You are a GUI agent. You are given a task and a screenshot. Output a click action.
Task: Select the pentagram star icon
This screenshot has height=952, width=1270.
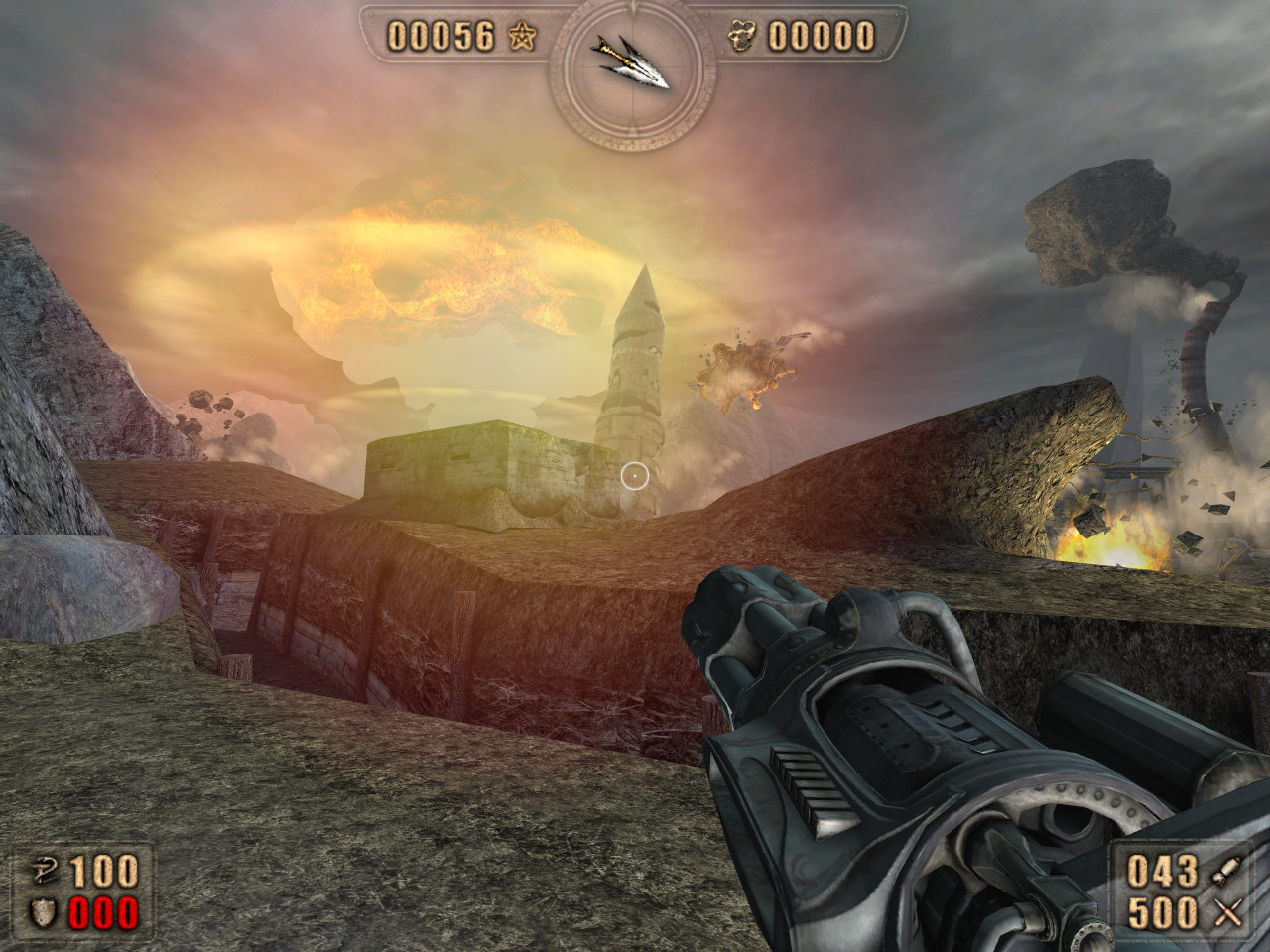coord(521,38)
